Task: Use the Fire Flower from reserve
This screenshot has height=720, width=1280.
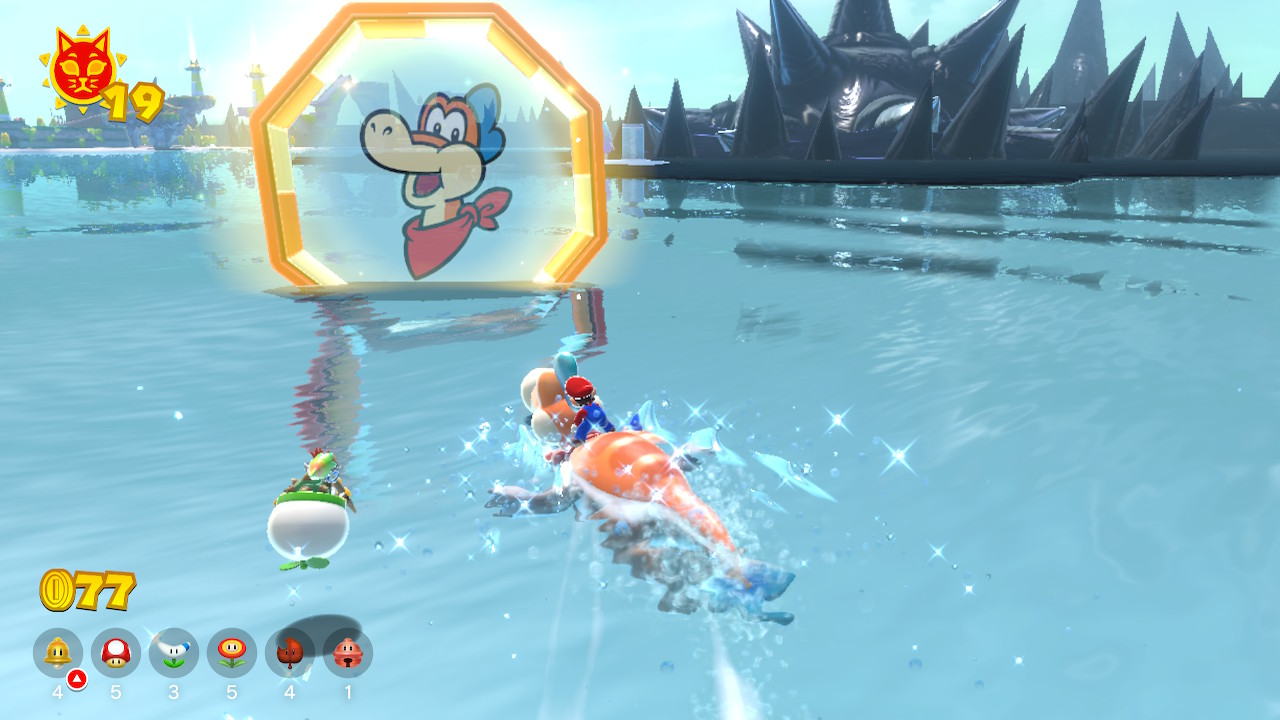Action: [x=232, y=653]
